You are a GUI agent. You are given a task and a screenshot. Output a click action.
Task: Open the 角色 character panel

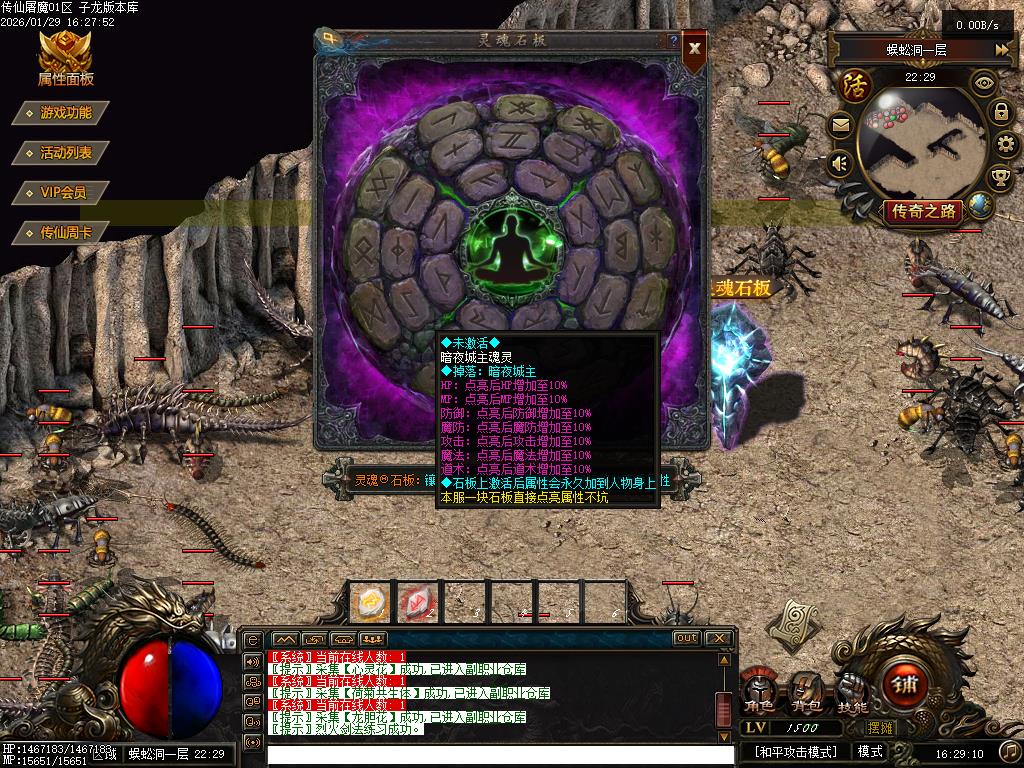click(758, 692)
